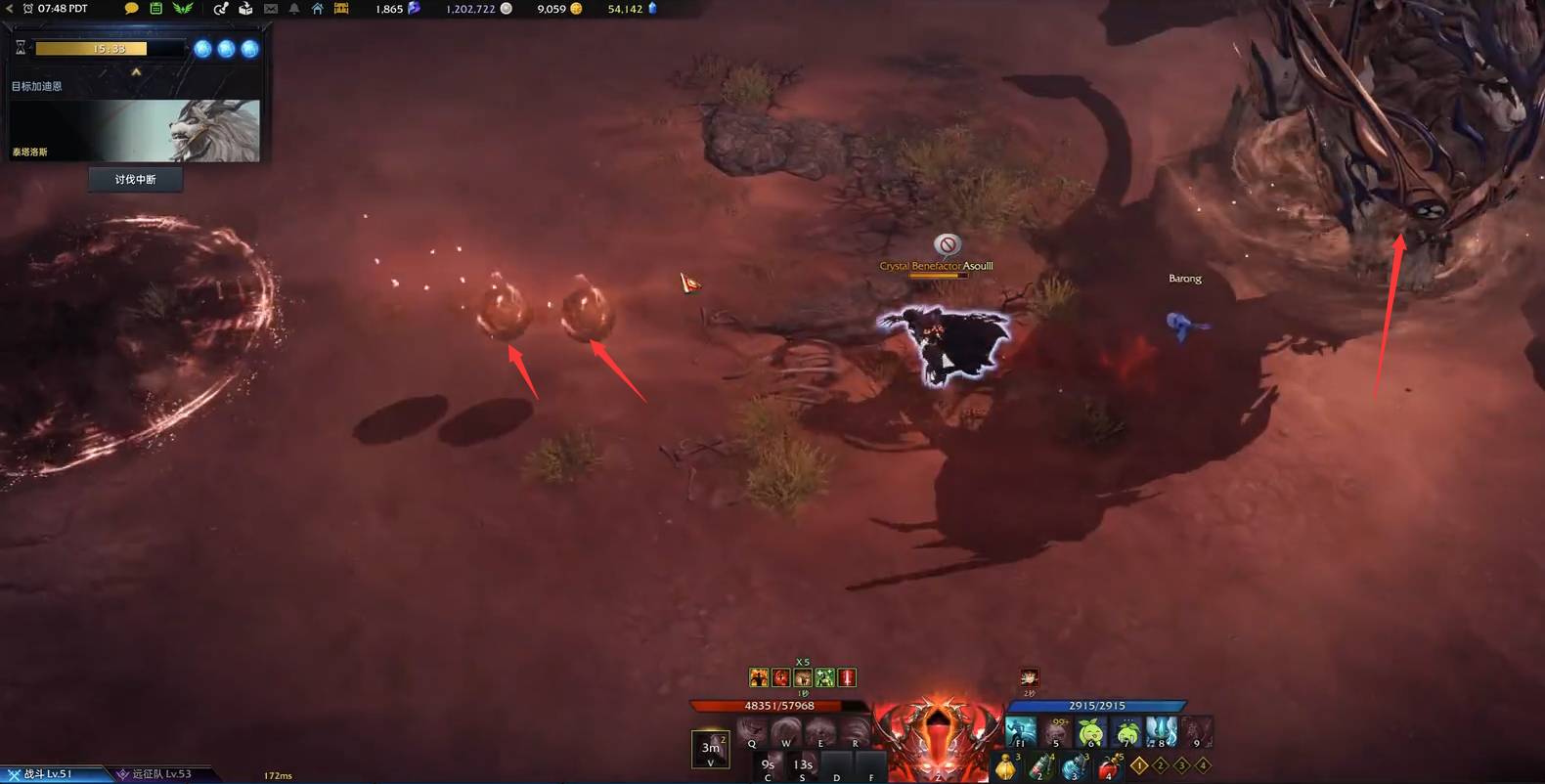
Task: Open the green wings icon in top bar
Action: coord(183,9)
